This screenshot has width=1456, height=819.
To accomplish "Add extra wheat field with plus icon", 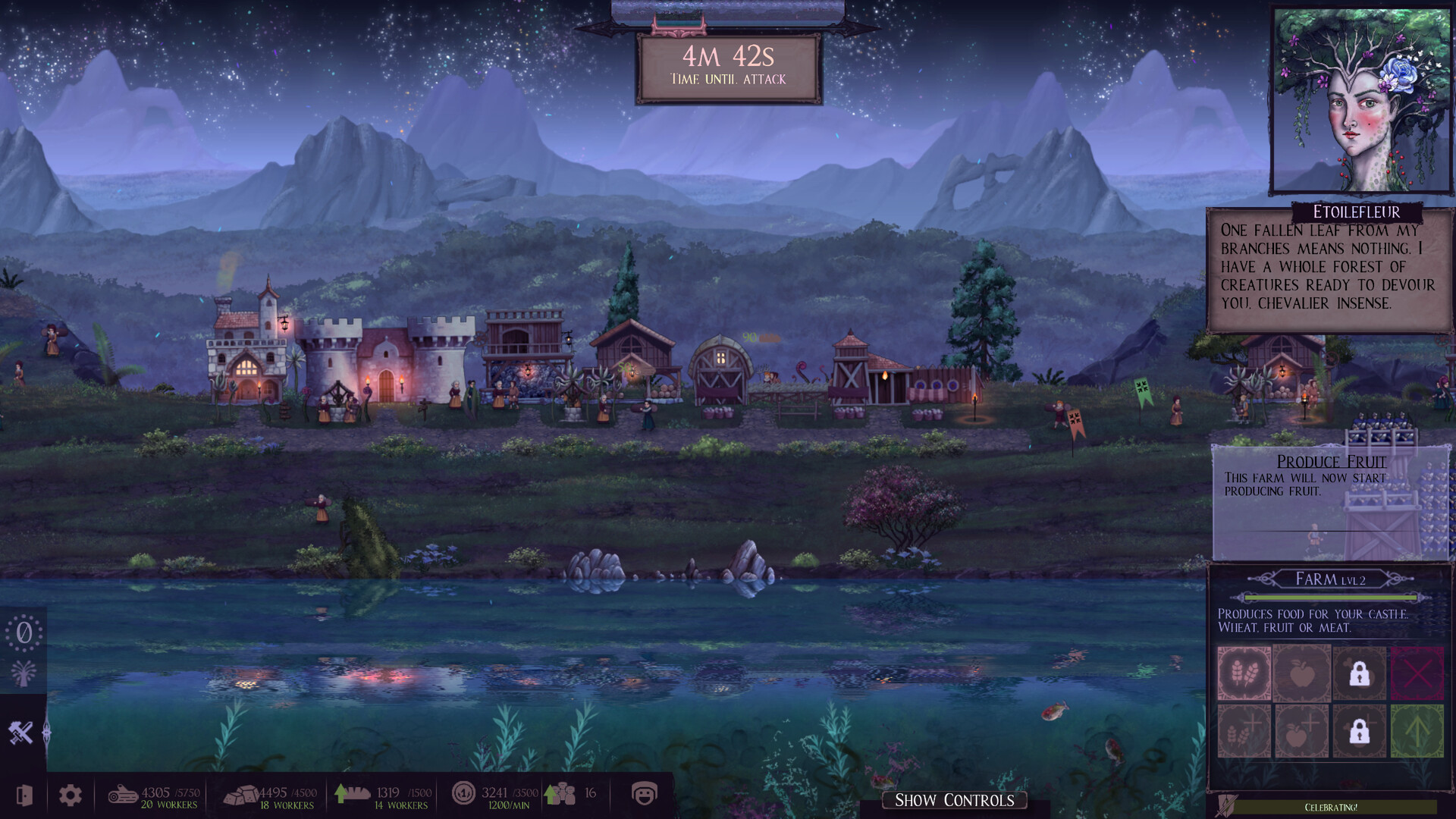I will pos(1244,731).
